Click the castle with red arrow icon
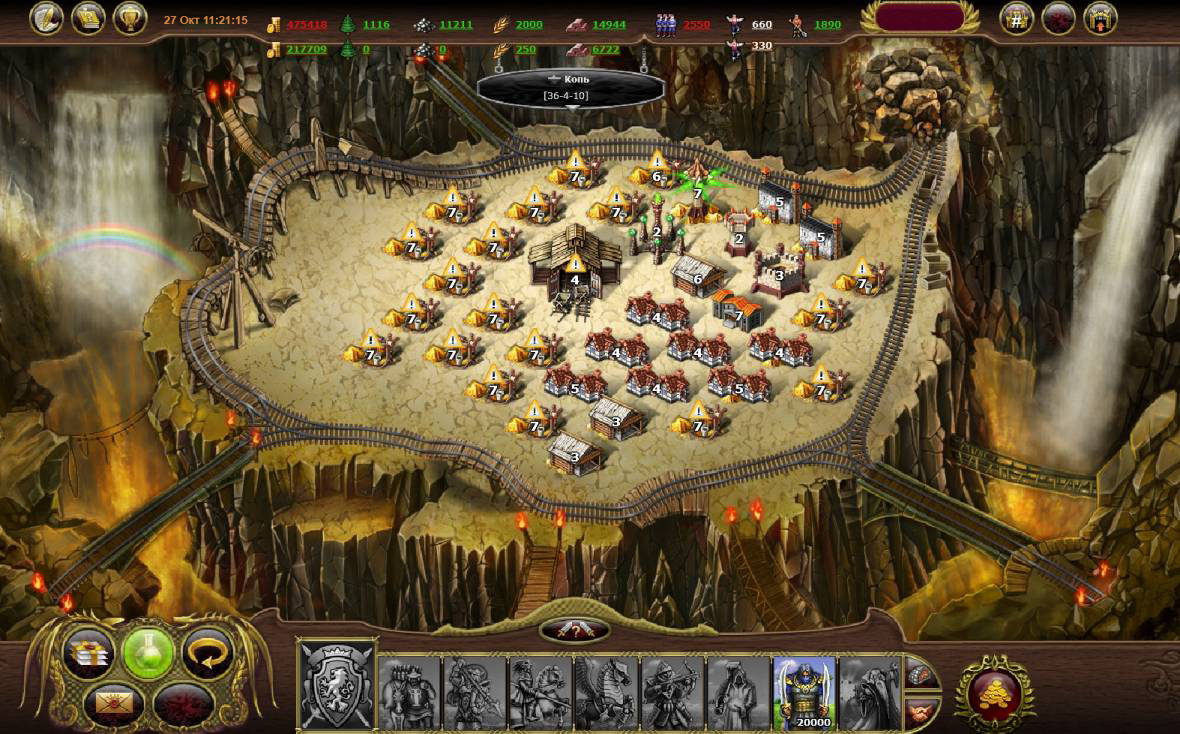 point(1100,19)
